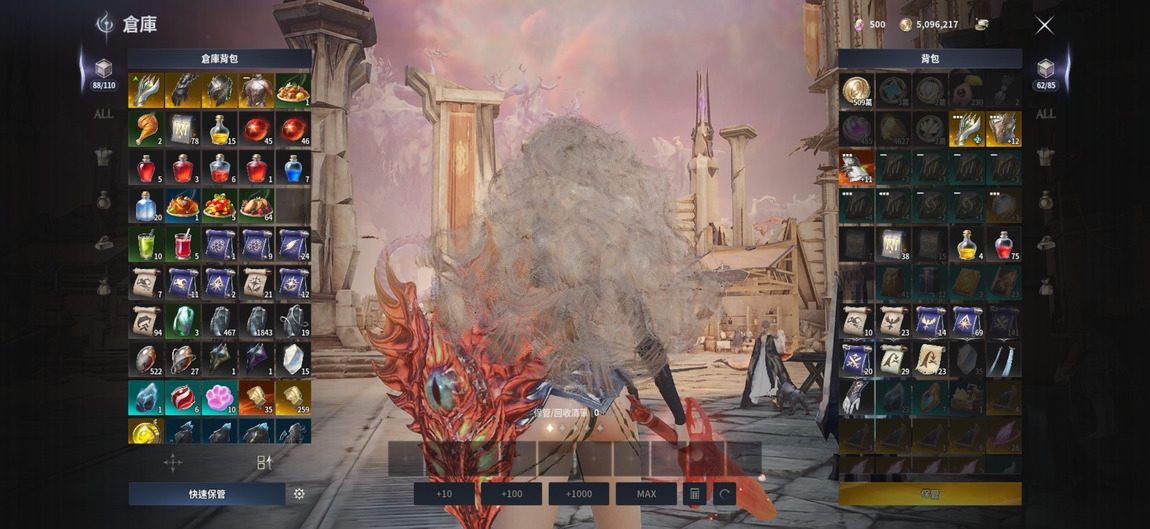This screenshot has height=529, width=1150.
Task: Select the gold coin stack in backpack
Action: click(856, 91)
